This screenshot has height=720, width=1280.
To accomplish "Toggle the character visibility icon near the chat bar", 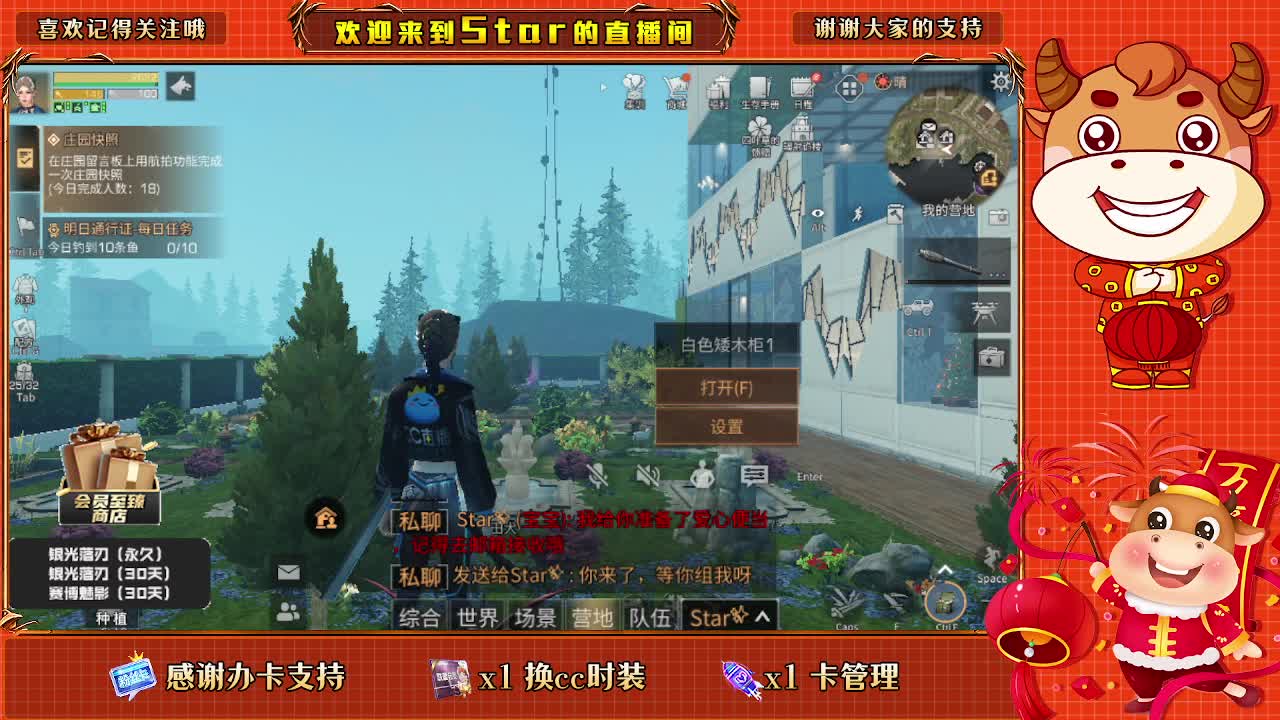I will point(703,475).
